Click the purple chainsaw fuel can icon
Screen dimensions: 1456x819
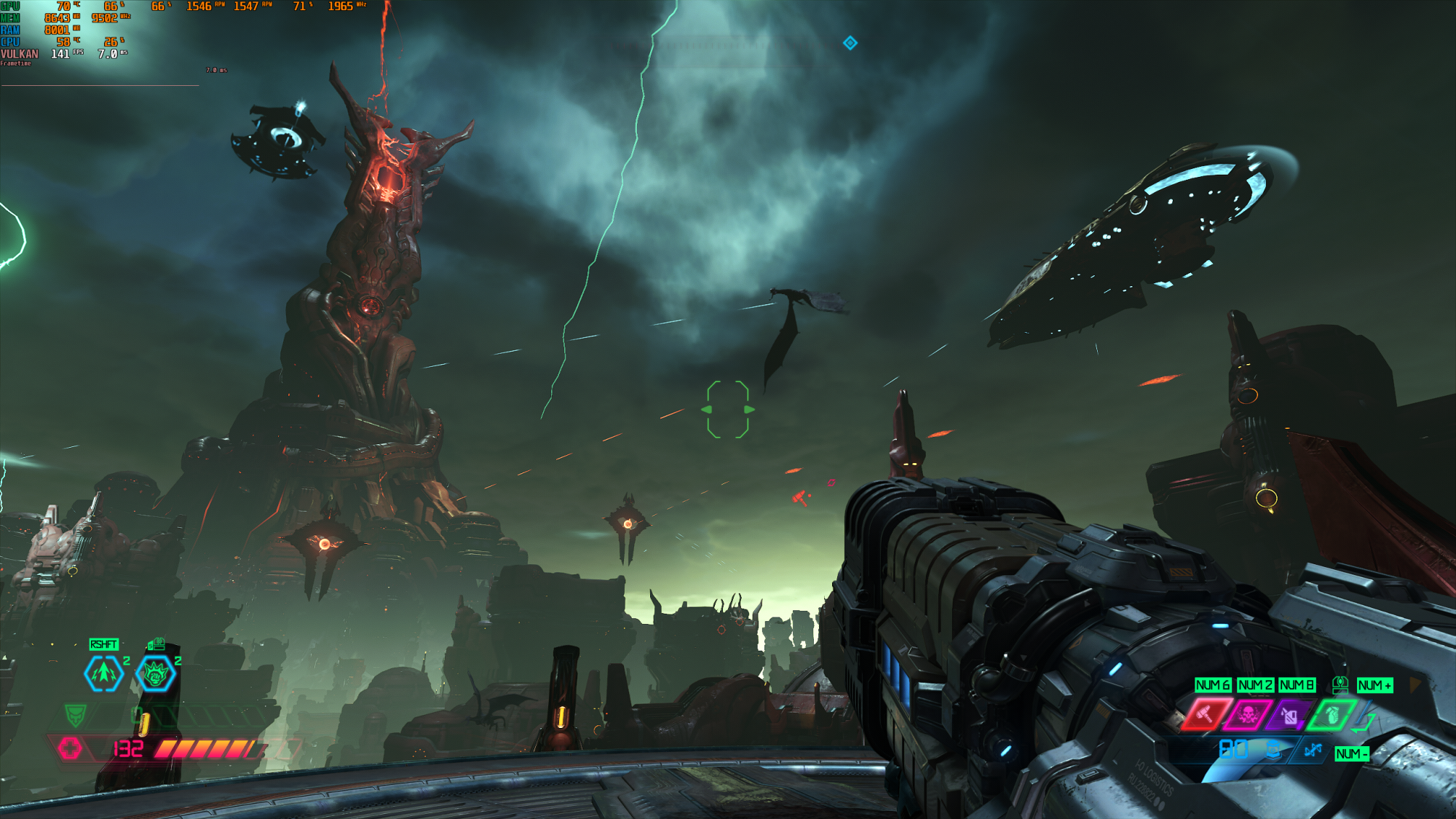tap(1289, 716)
